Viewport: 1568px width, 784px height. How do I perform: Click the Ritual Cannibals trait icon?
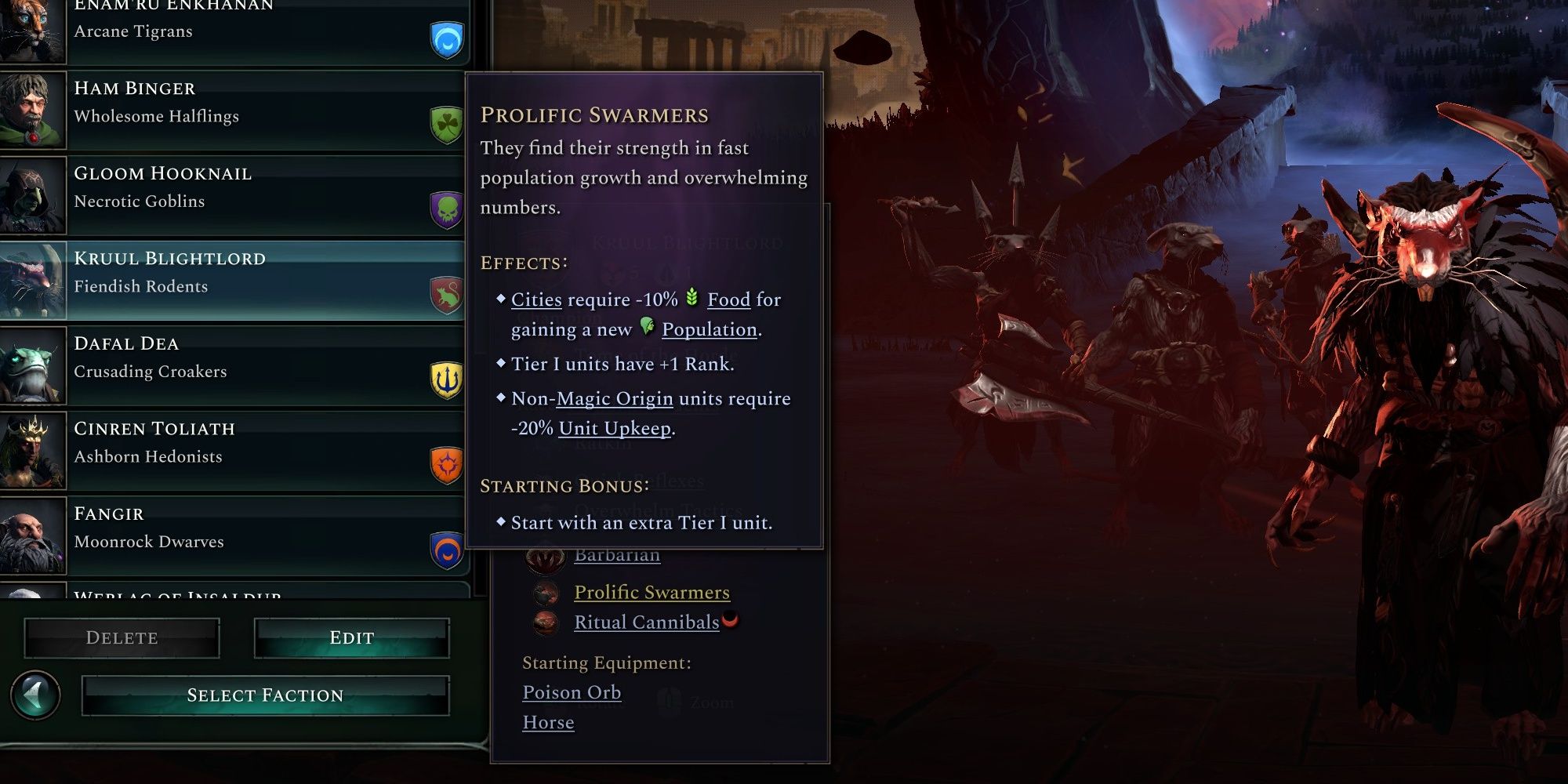coord(546,623)
